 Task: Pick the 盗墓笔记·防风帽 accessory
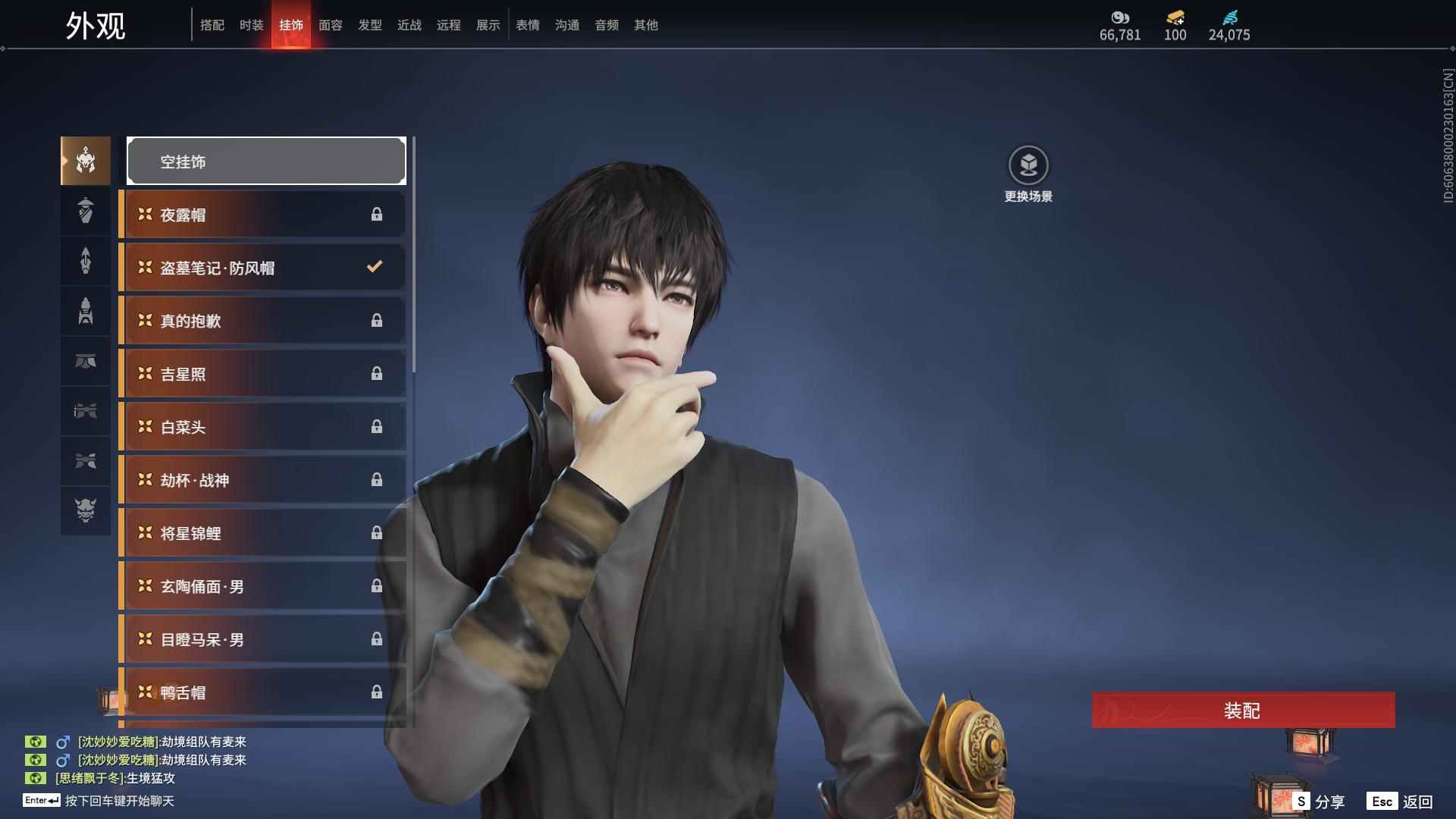coord(262,268)
